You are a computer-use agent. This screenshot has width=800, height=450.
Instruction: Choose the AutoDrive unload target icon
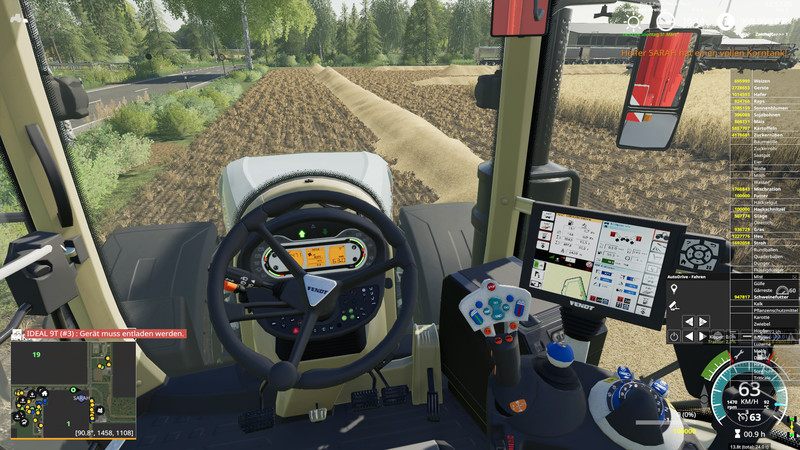point(674,304)
